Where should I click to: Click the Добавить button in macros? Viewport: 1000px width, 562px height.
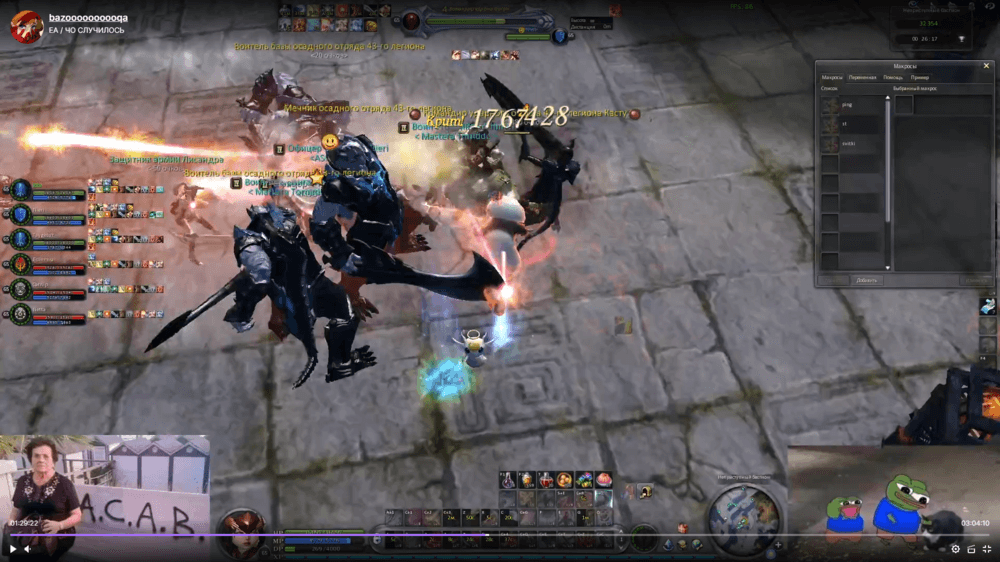click(x=866, y=280)
